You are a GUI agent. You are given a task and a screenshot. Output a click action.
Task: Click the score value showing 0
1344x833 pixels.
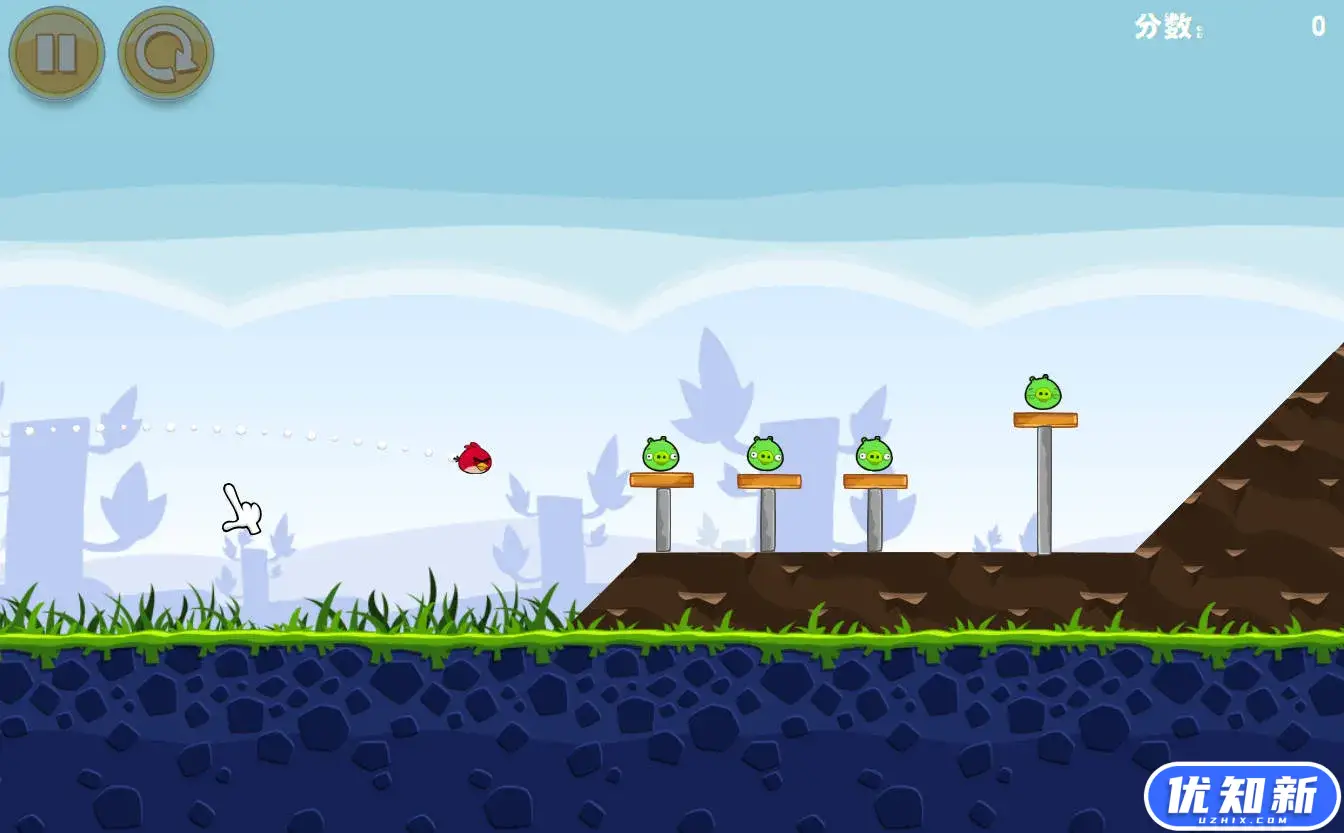[1319, 28]
